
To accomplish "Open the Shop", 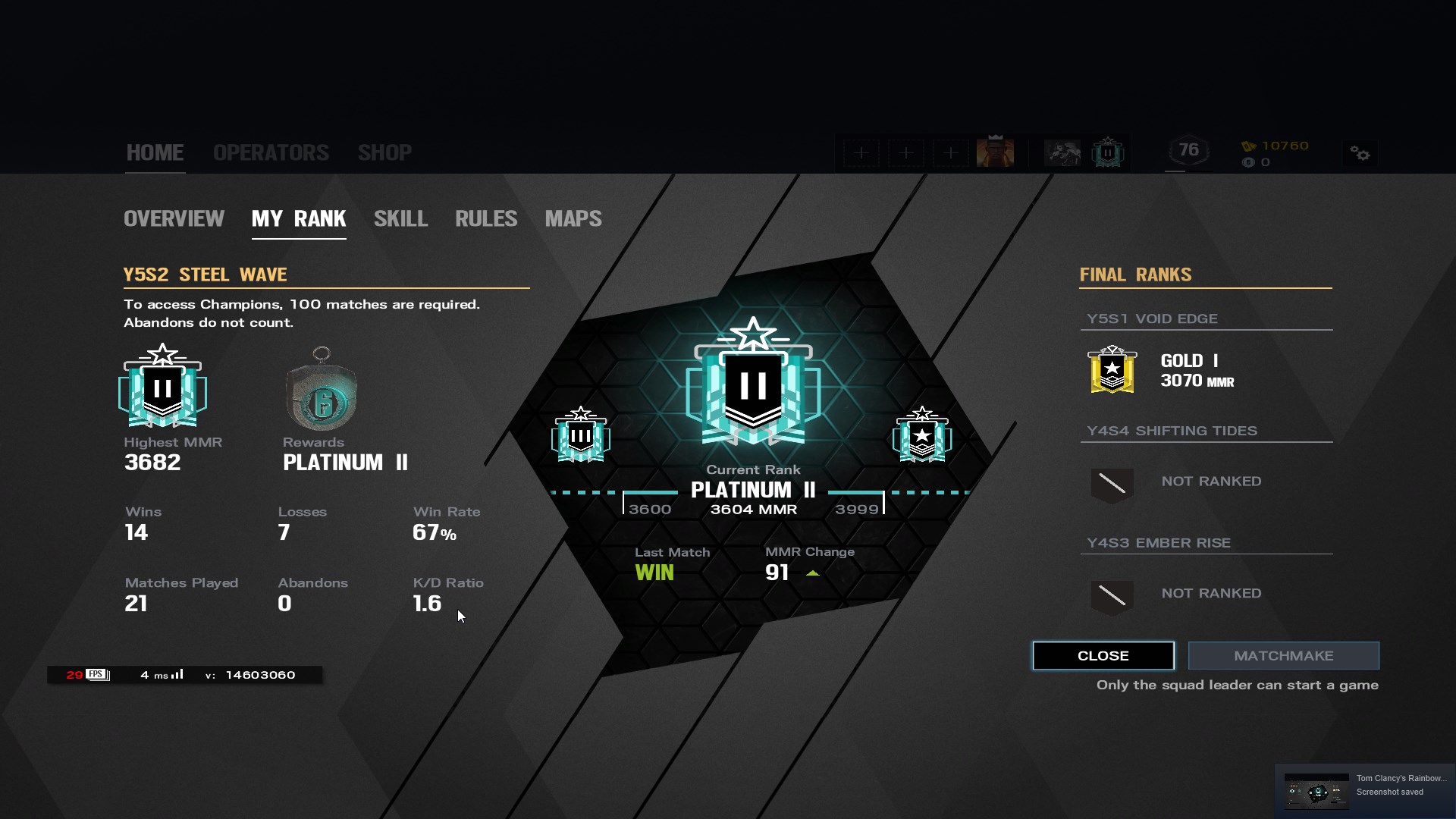I will (384, 152).
